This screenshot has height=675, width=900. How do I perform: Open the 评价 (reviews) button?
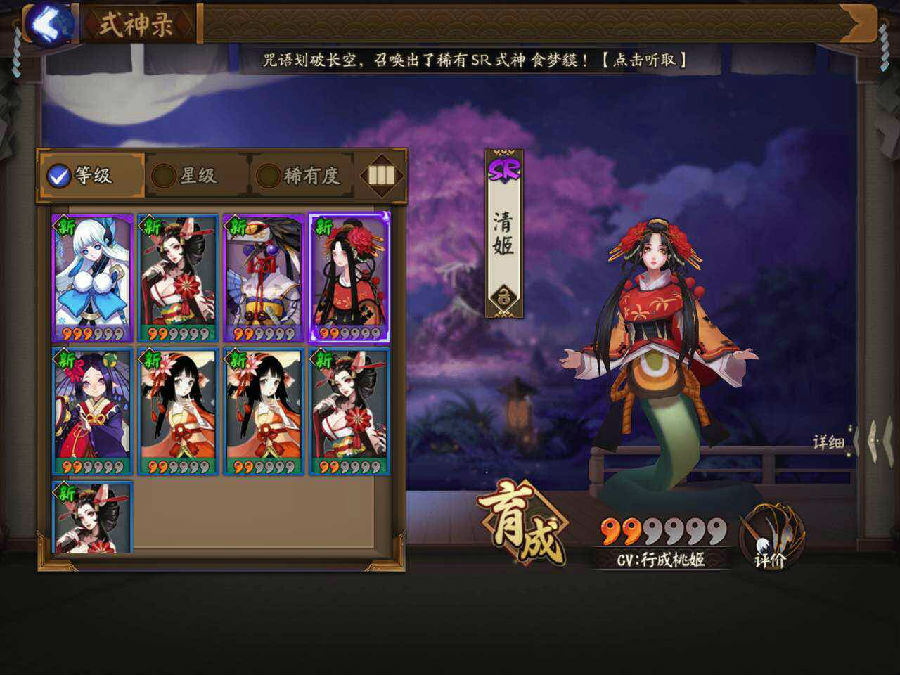point(768,542)
